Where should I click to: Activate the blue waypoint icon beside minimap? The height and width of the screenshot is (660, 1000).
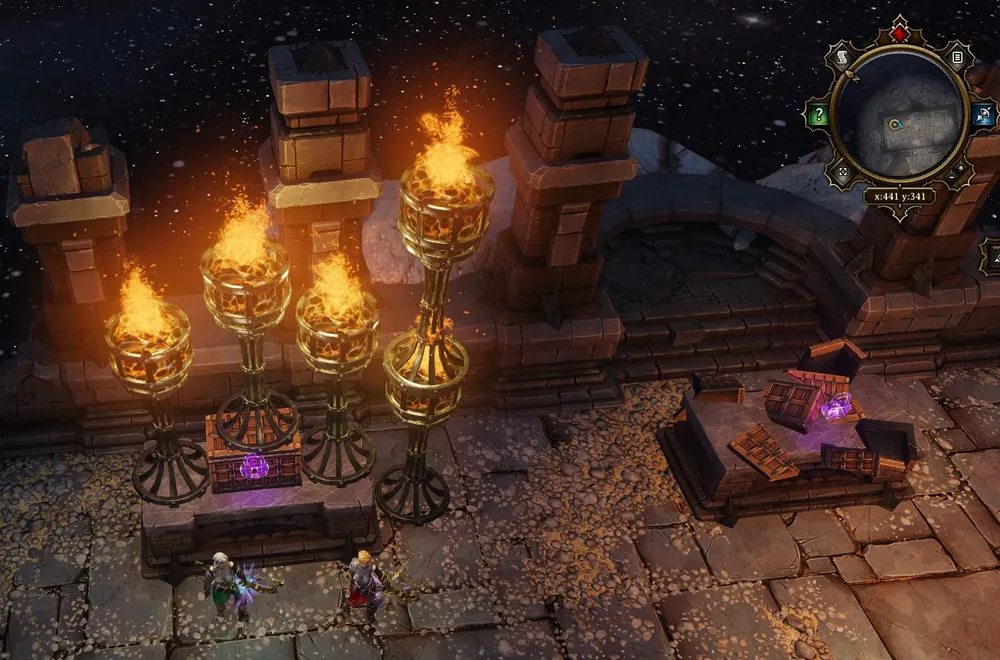[x=979, y=115]
